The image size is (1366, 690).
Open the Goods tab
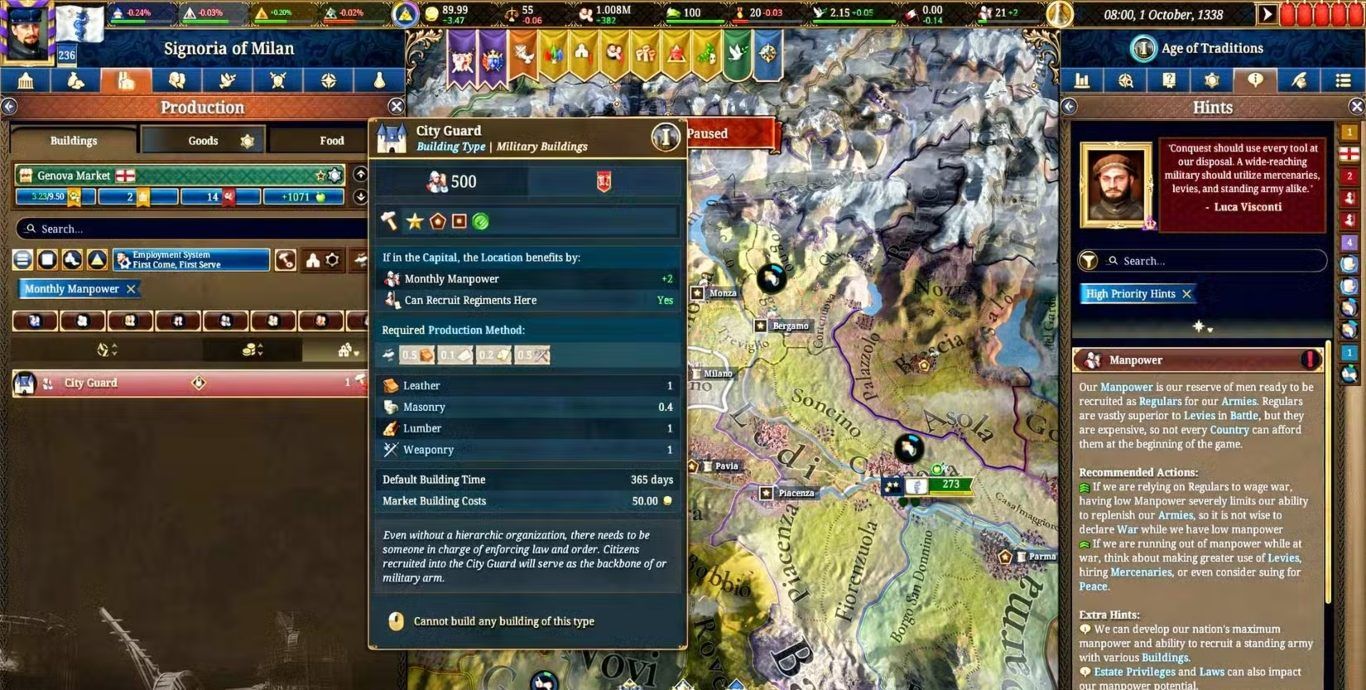click(x=203, y=141)
